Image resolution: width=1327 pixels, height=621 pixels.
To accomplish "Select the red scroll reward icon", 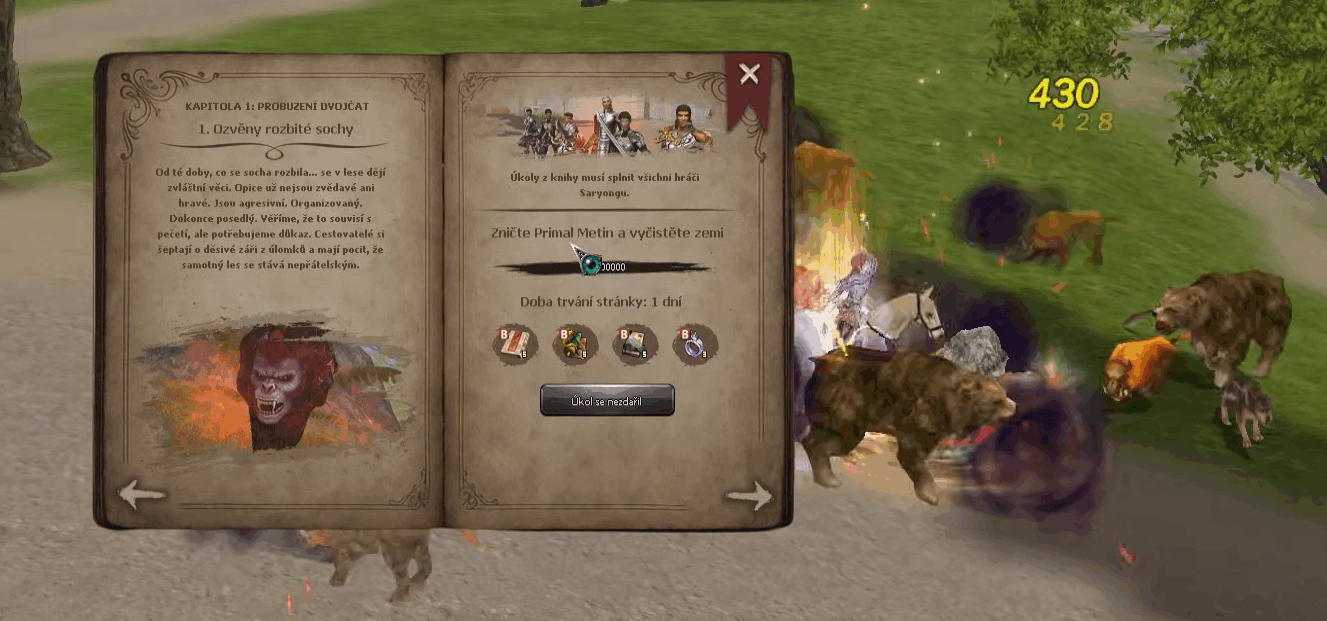I will tap(514, 344).
